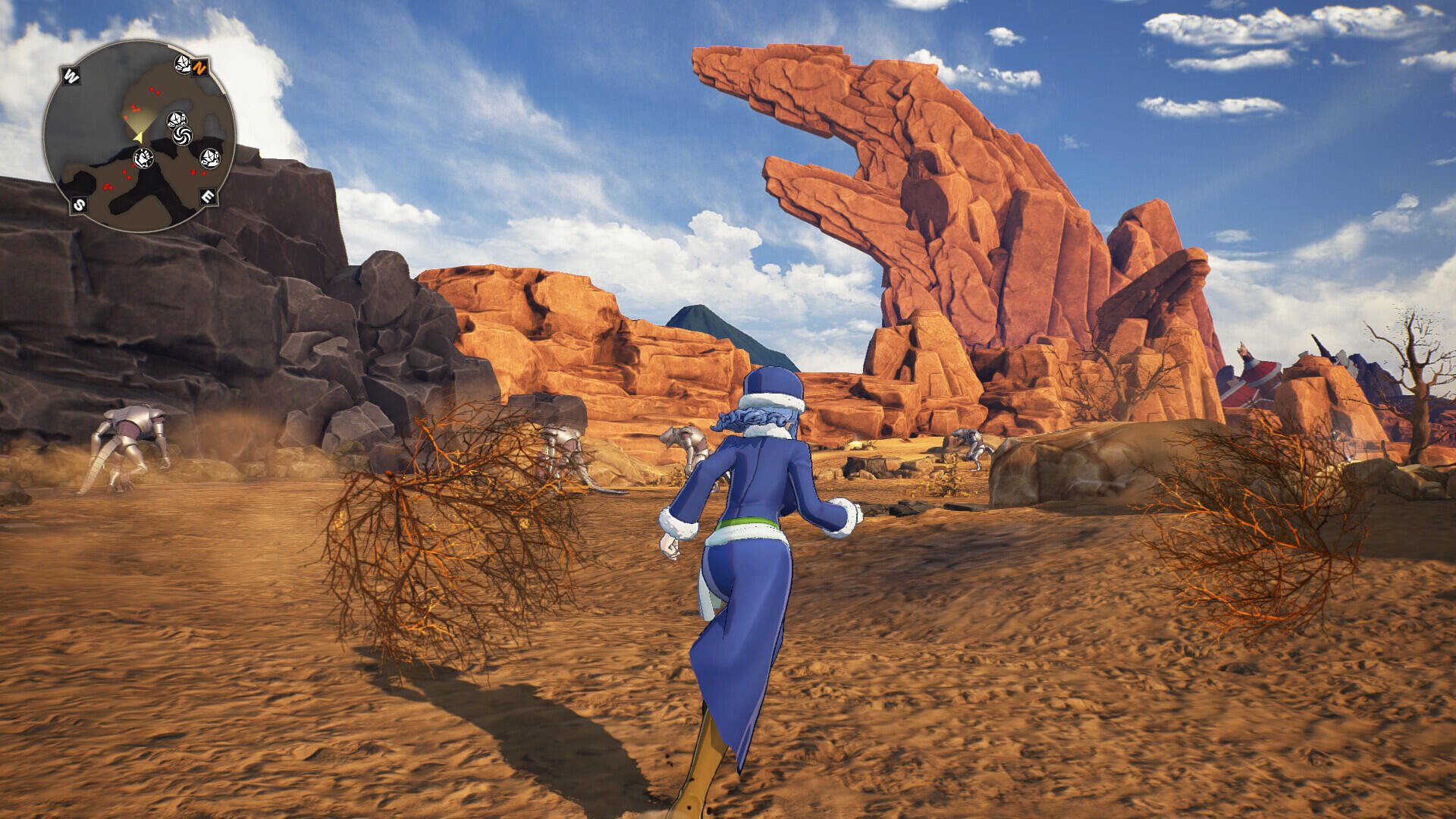Select the yellow player arrow on the minimap

139,136
